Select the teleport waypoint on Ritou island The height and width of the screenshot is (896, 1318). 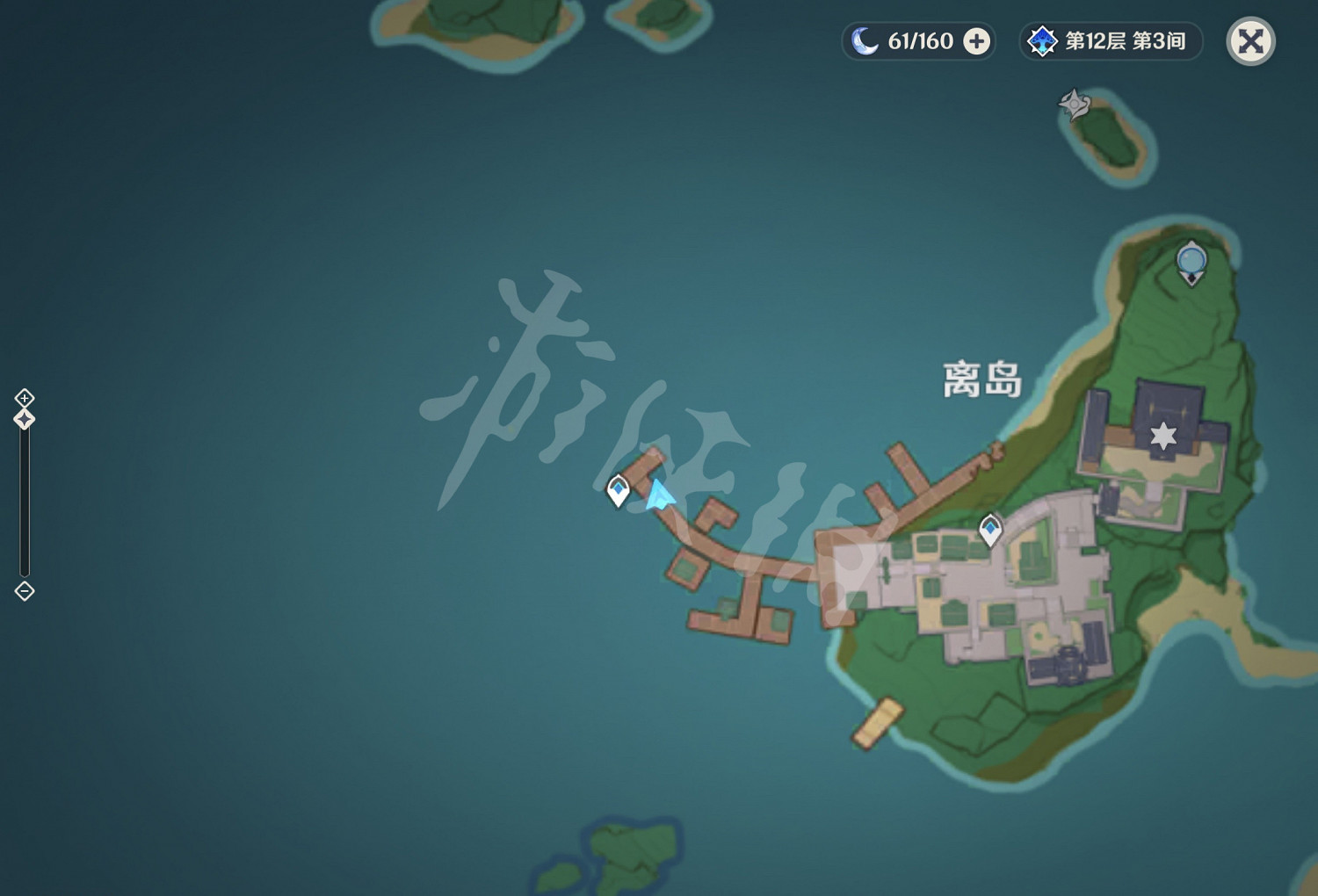[990, 527]
